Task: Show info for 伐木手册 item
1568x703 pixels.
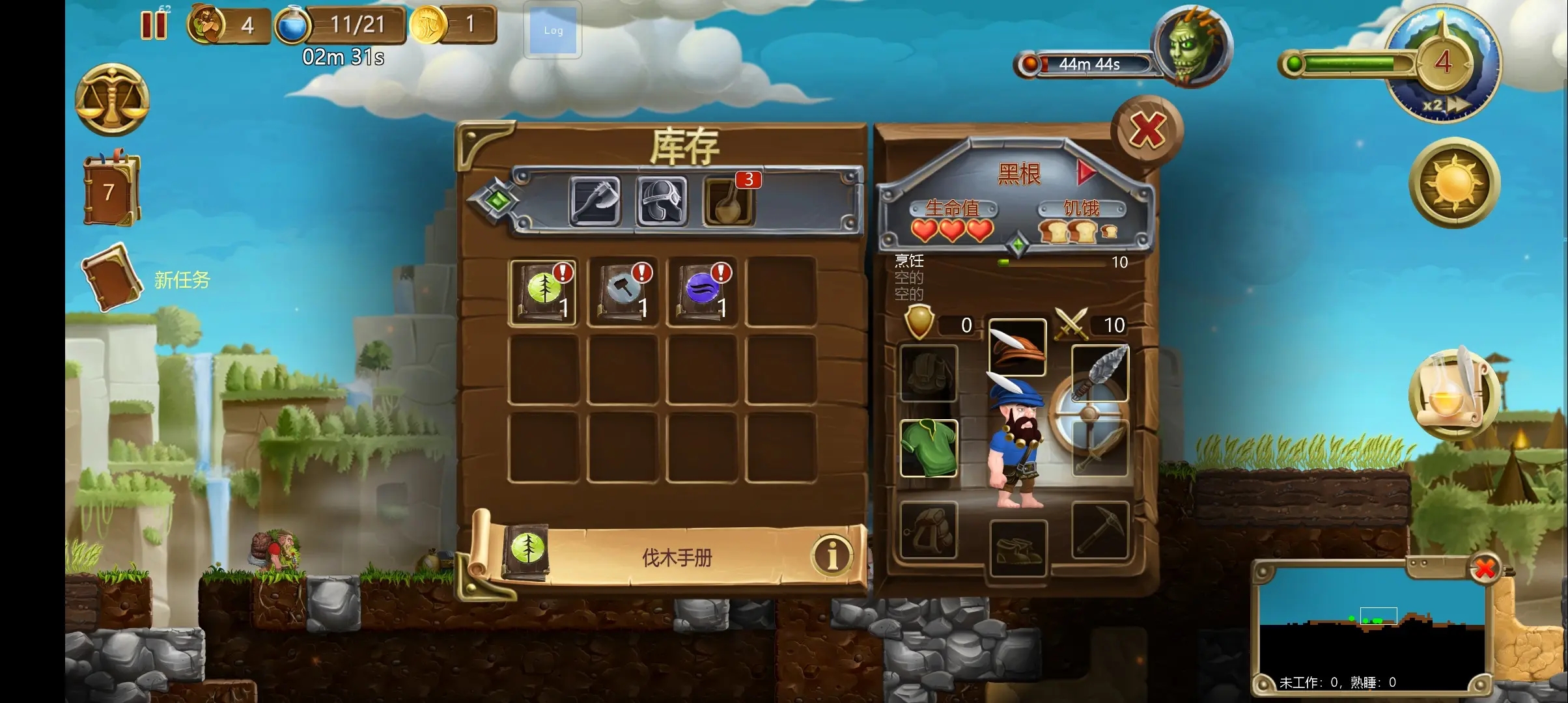Action: (832, 555)
